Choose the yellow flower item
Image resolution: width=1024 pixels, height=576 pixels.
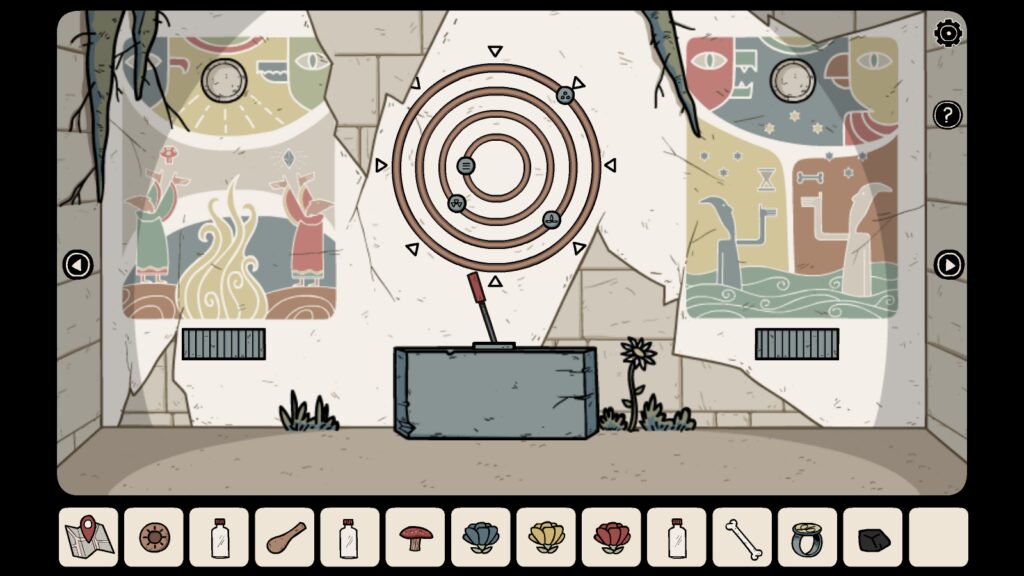546,537
